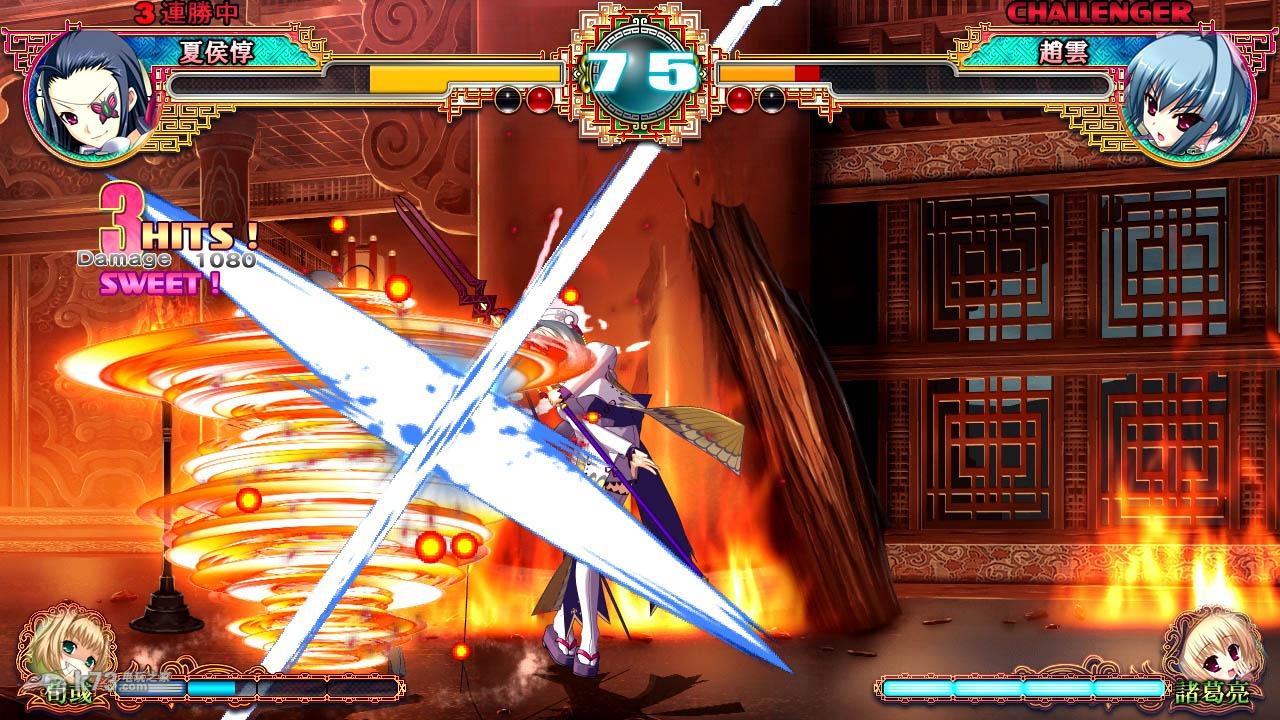
Task: Open the decorative frame above the timer
Action: (640, 15)
